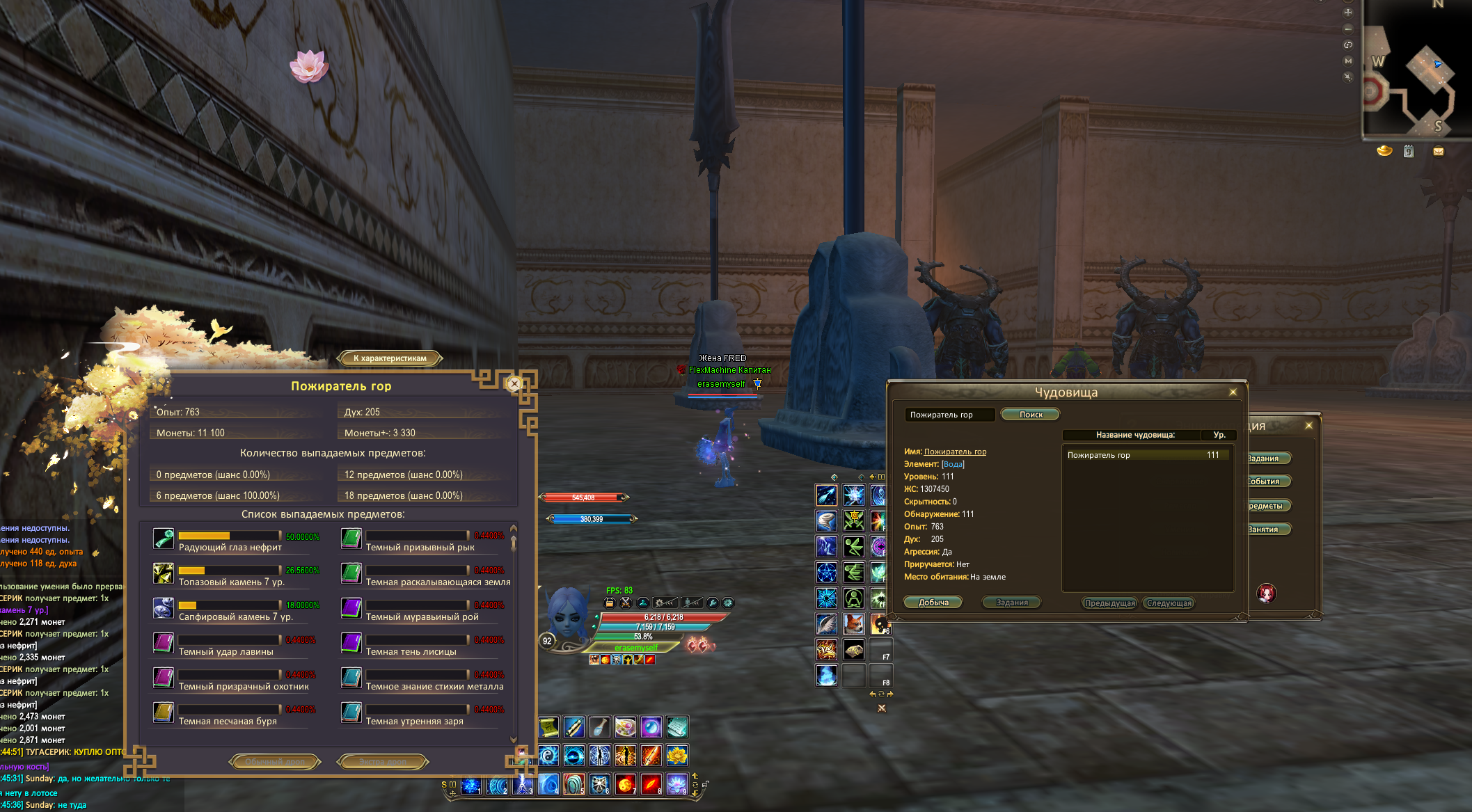Close the Чудовища window
Viewport: 1472px width, 812px height.
click(1233, 392)
